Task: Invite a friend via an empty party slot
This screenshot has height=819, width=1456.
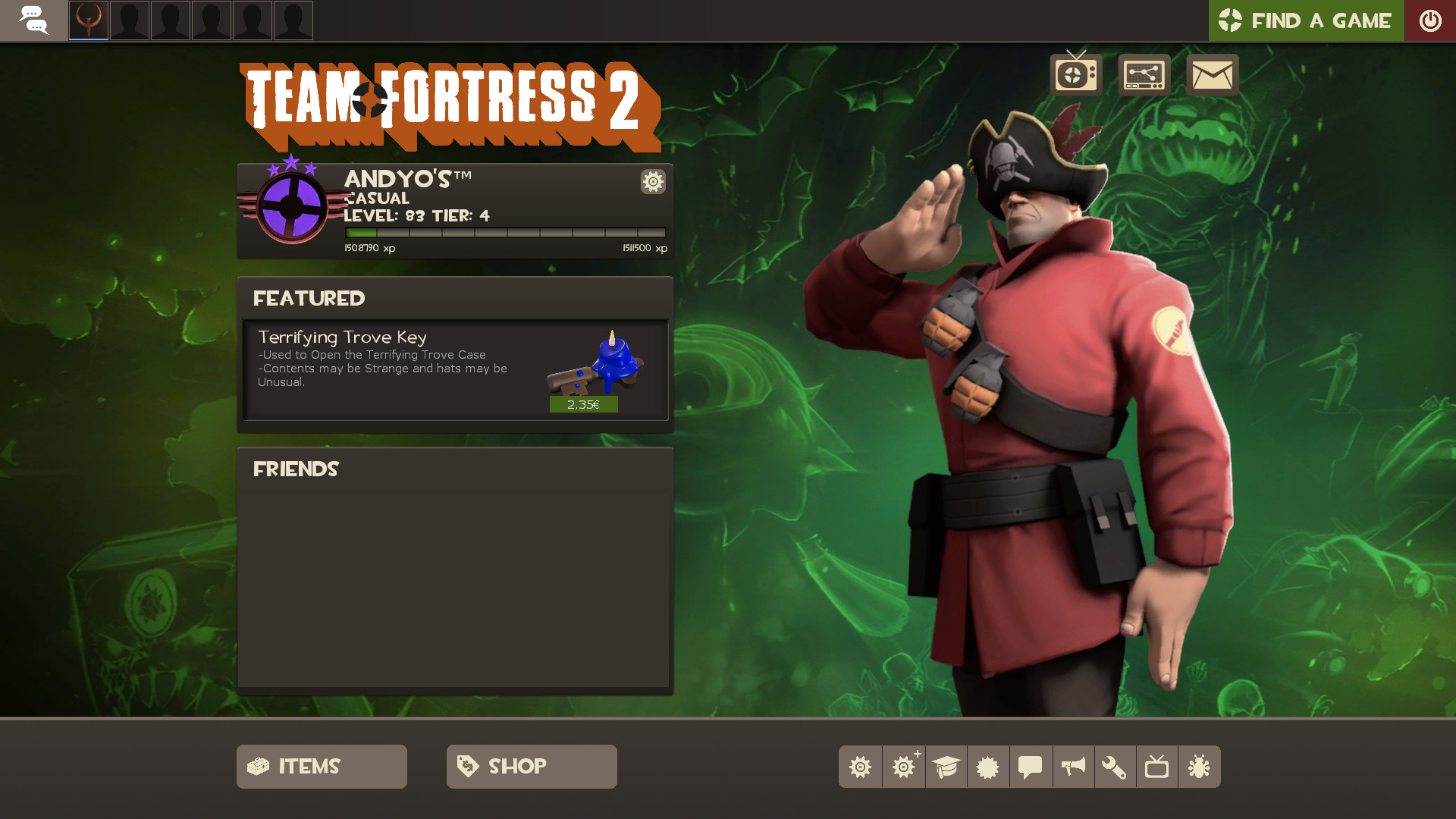Action: pyautogui.click(x=129, y=20)
